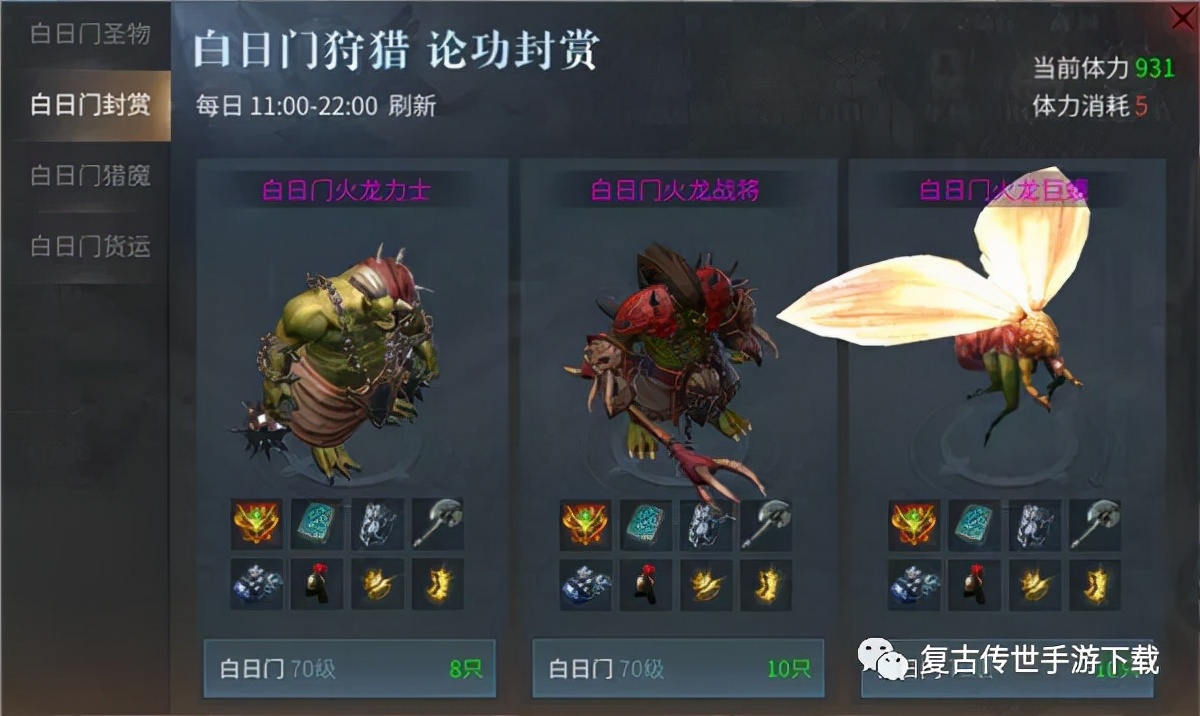Switch to the 白日门圣物 tab
Screen dimensions: 1200x716
click(88, 34)
